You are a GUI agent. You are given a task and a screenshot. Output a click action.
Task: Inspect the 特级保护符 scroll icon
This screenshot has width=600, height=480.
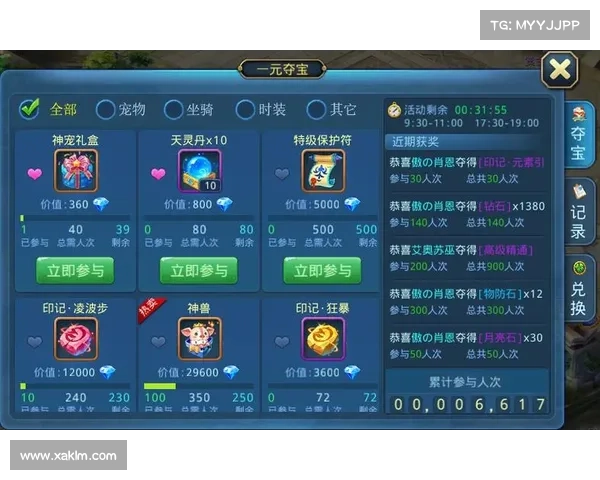point(322,172)
